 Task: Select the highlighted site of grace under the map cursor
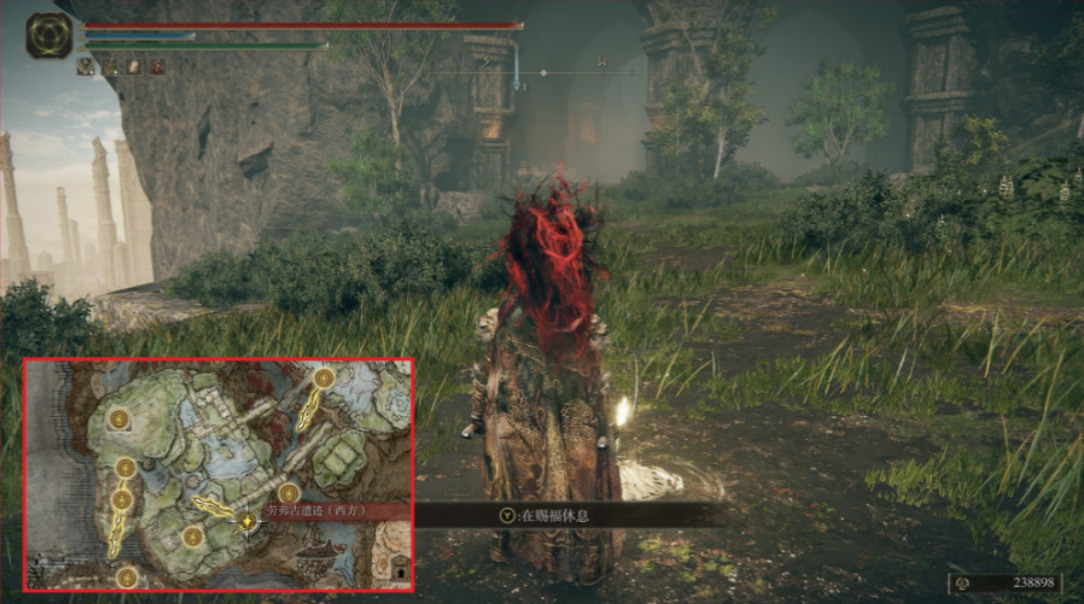click(247, 520)
